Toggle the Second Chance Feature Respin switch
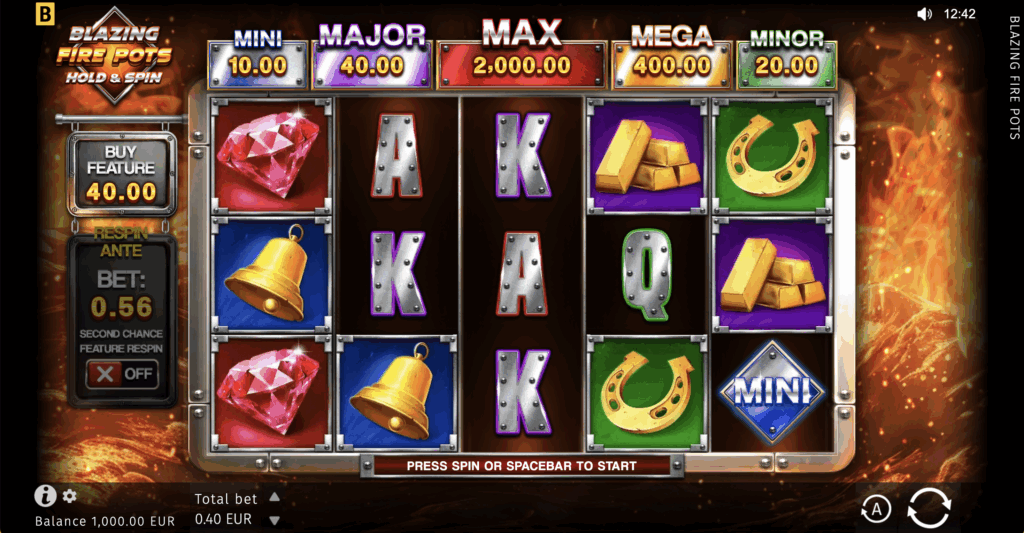The image size is (1024, 533). pyautogui.click(x=121, y=374)
